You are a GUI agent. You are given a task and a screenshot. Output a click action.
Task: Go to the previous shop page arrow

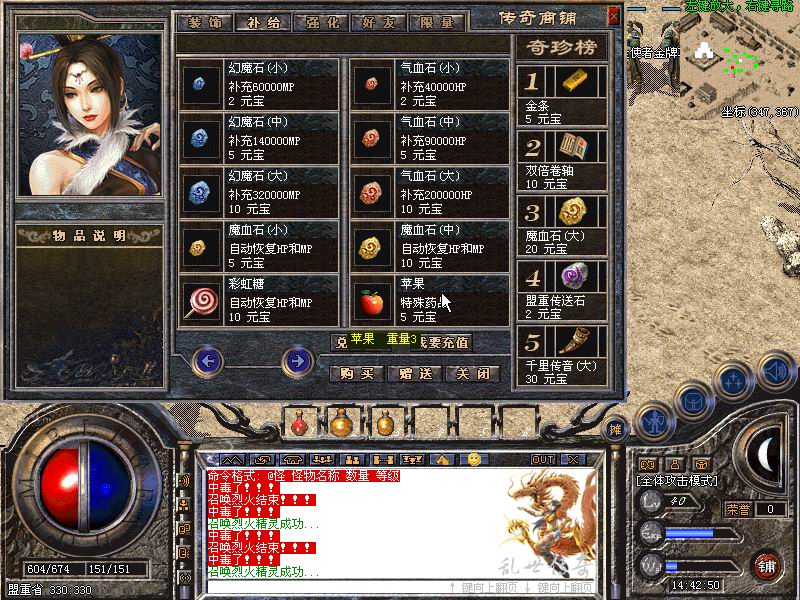coord(207,360)
